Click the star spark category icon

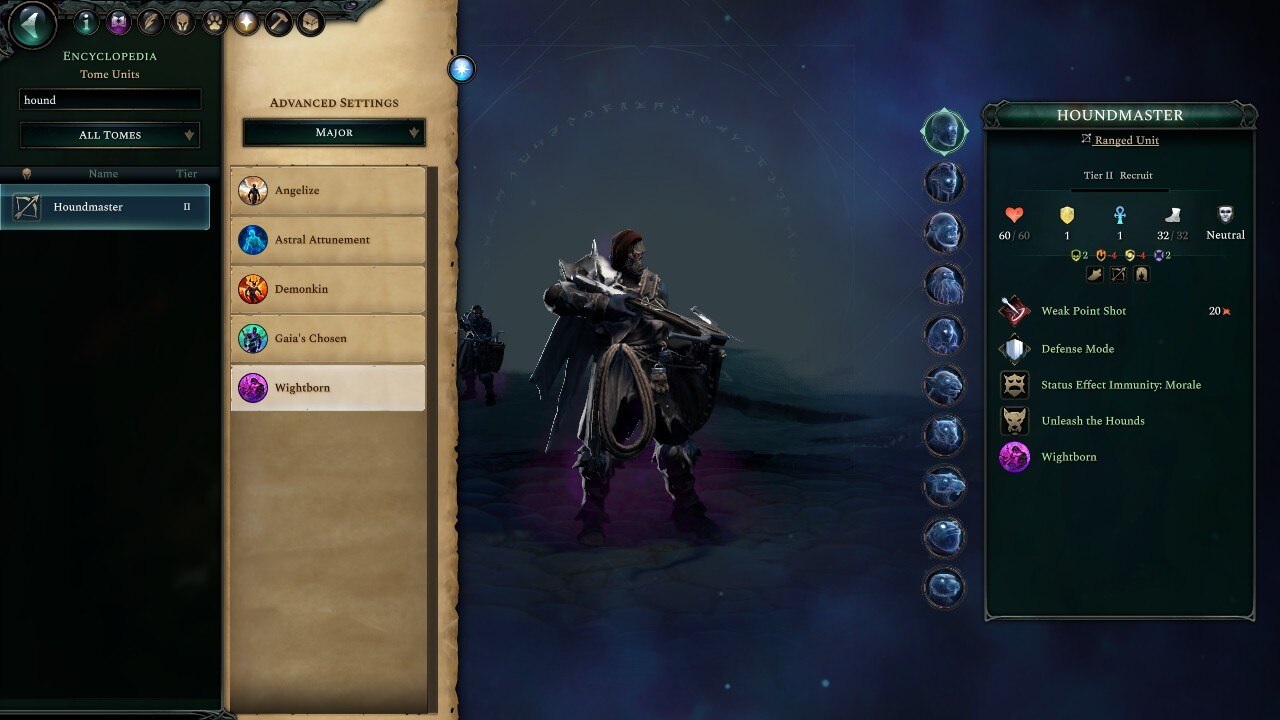(x=247, y=22)
